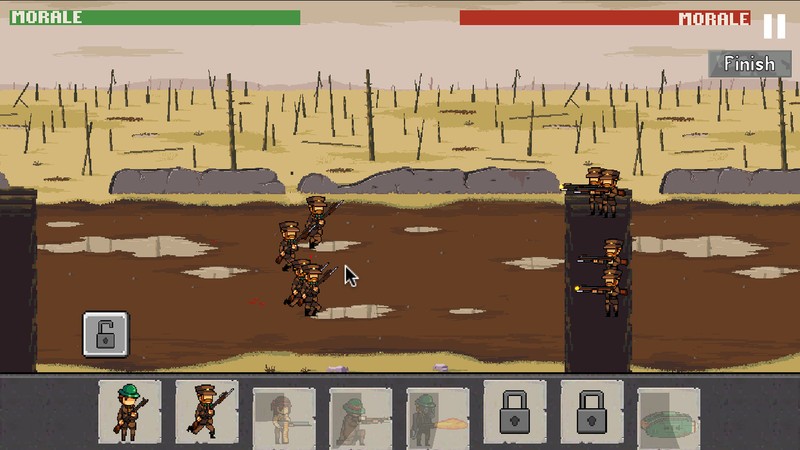Select the greyed-out sniper unit slot
Image resolution: width=800 pixels, height=450 pixels.
284,415
